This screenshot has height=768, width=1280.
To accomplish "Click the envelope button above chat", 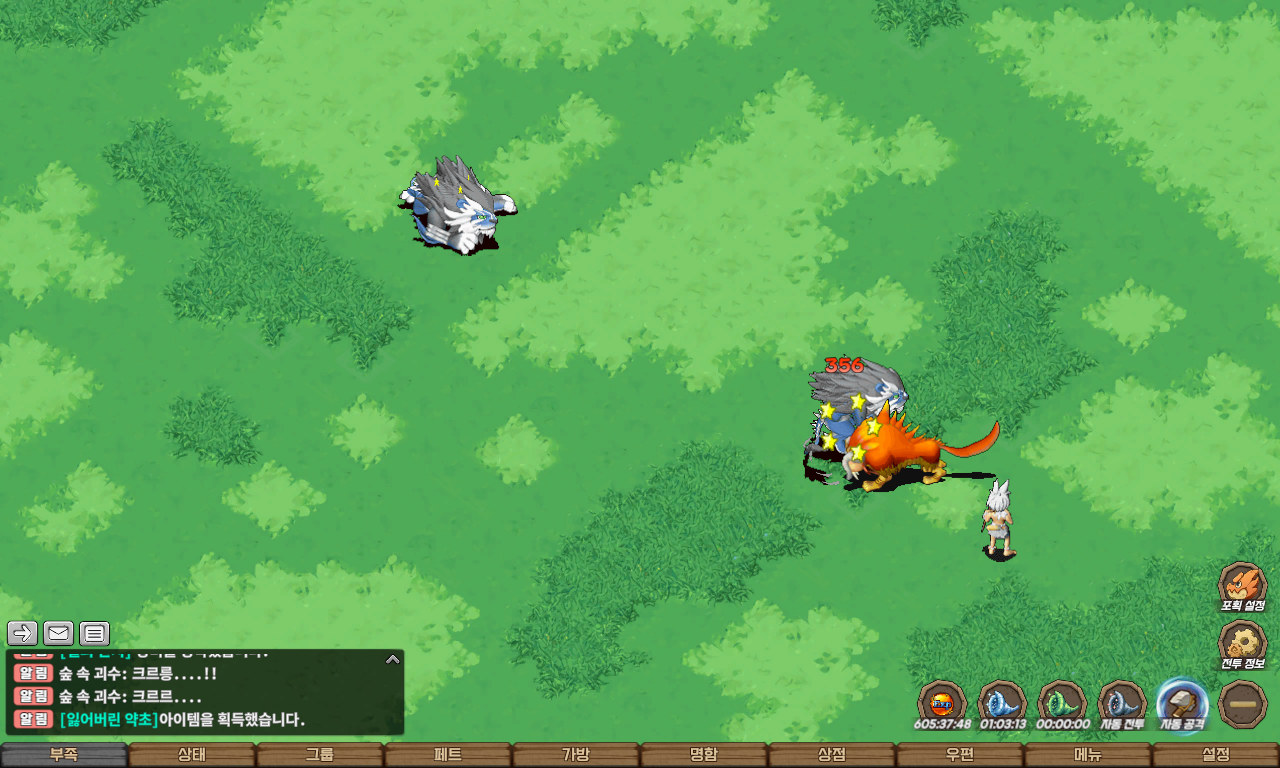I will (x=58, y=633).
